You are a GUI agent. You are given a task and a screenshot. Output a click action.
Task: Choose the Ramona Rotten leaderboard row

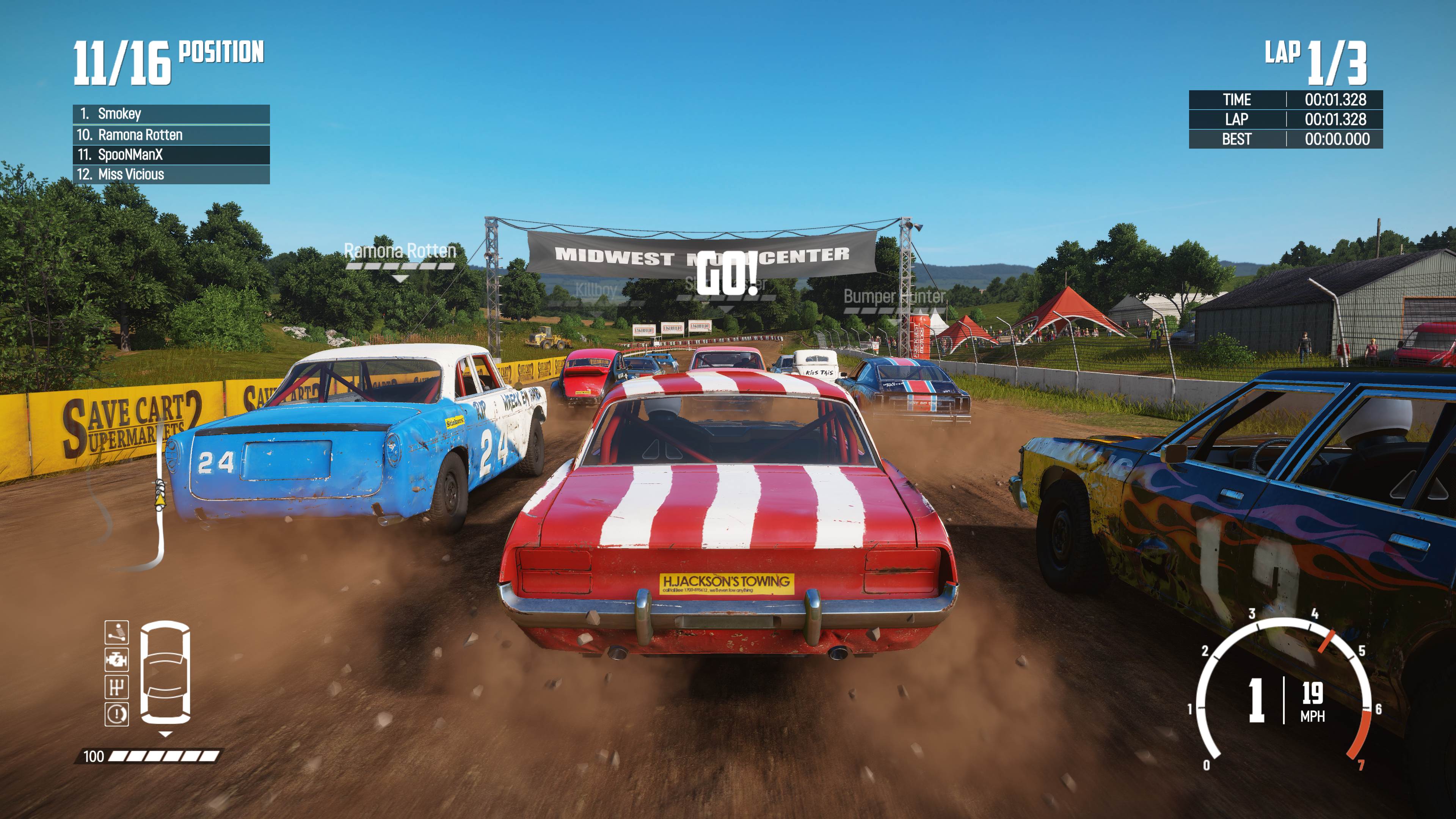tap(171, 135)
